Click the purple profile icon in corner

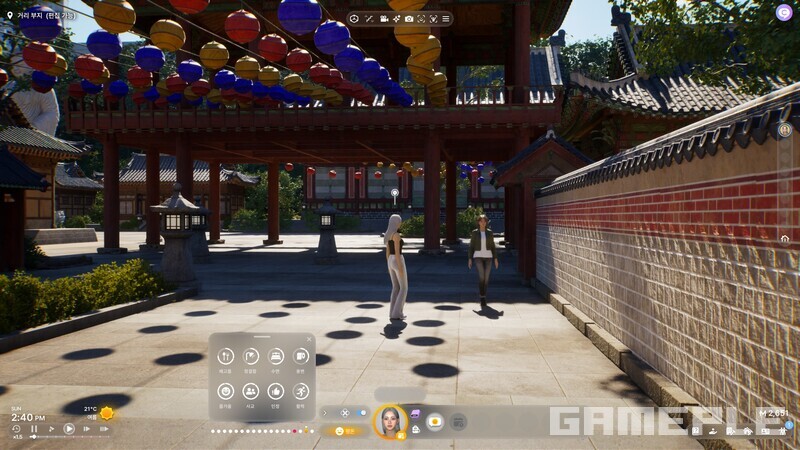click(784, 12)
